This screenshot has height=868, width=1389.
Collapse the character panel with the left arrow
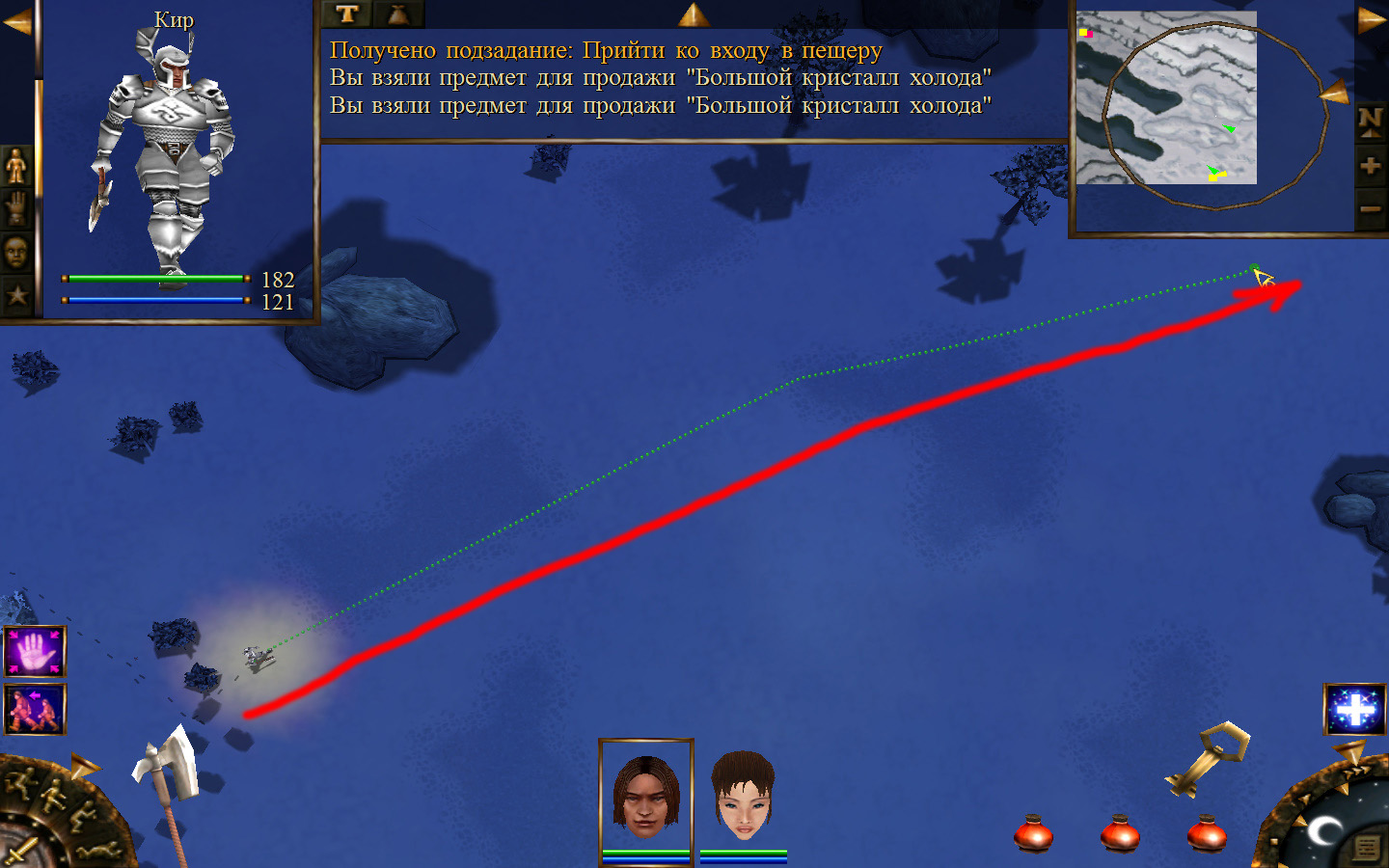(x=16, y=21)
